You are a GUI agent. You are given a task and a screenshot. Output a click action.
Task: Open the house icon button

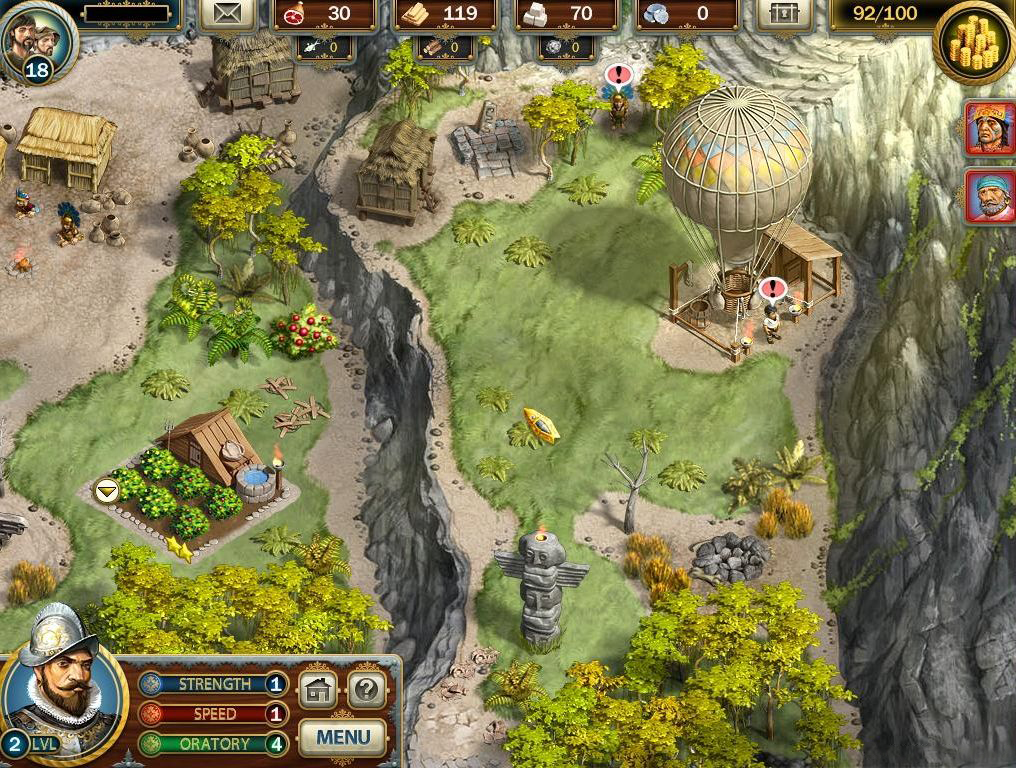click(x=318, y=690)
